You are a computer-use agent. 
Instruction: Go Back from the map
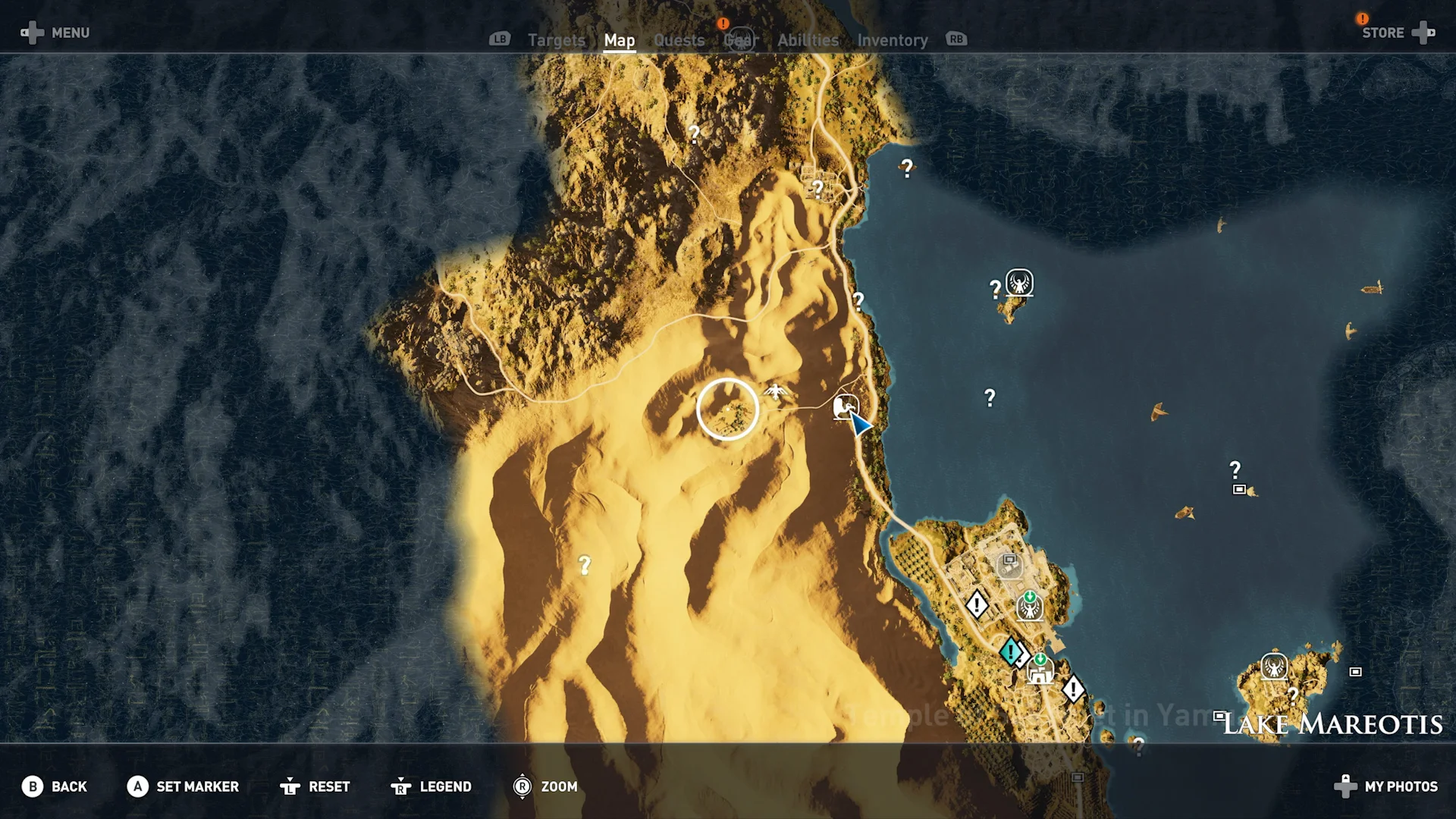point(55,786)
